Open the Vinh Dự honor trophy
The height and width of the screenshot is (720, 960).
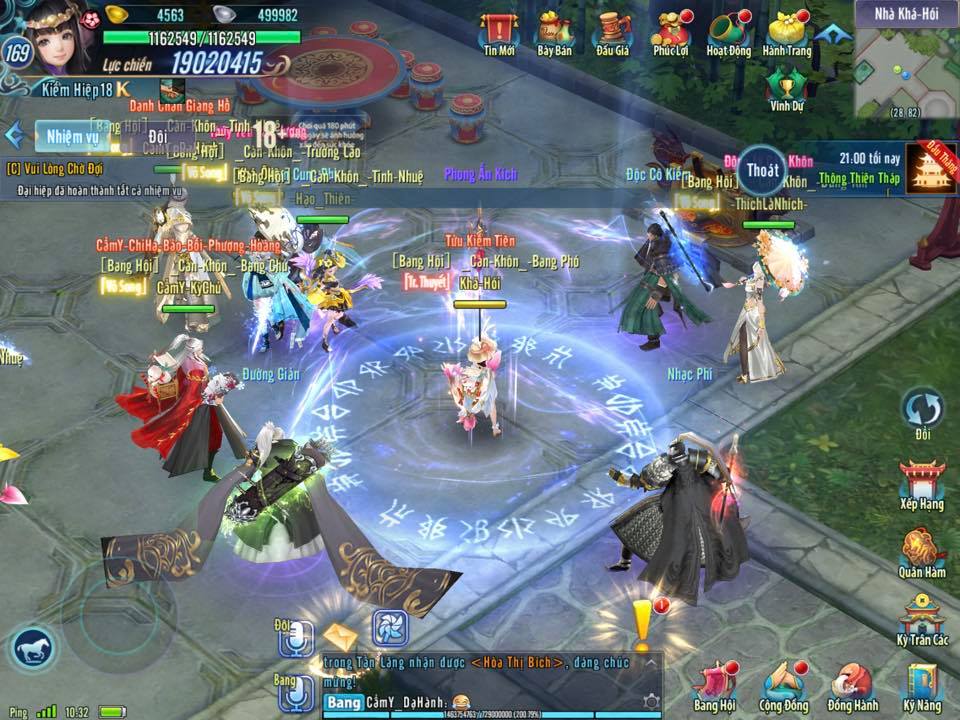(x=786, y=86)
